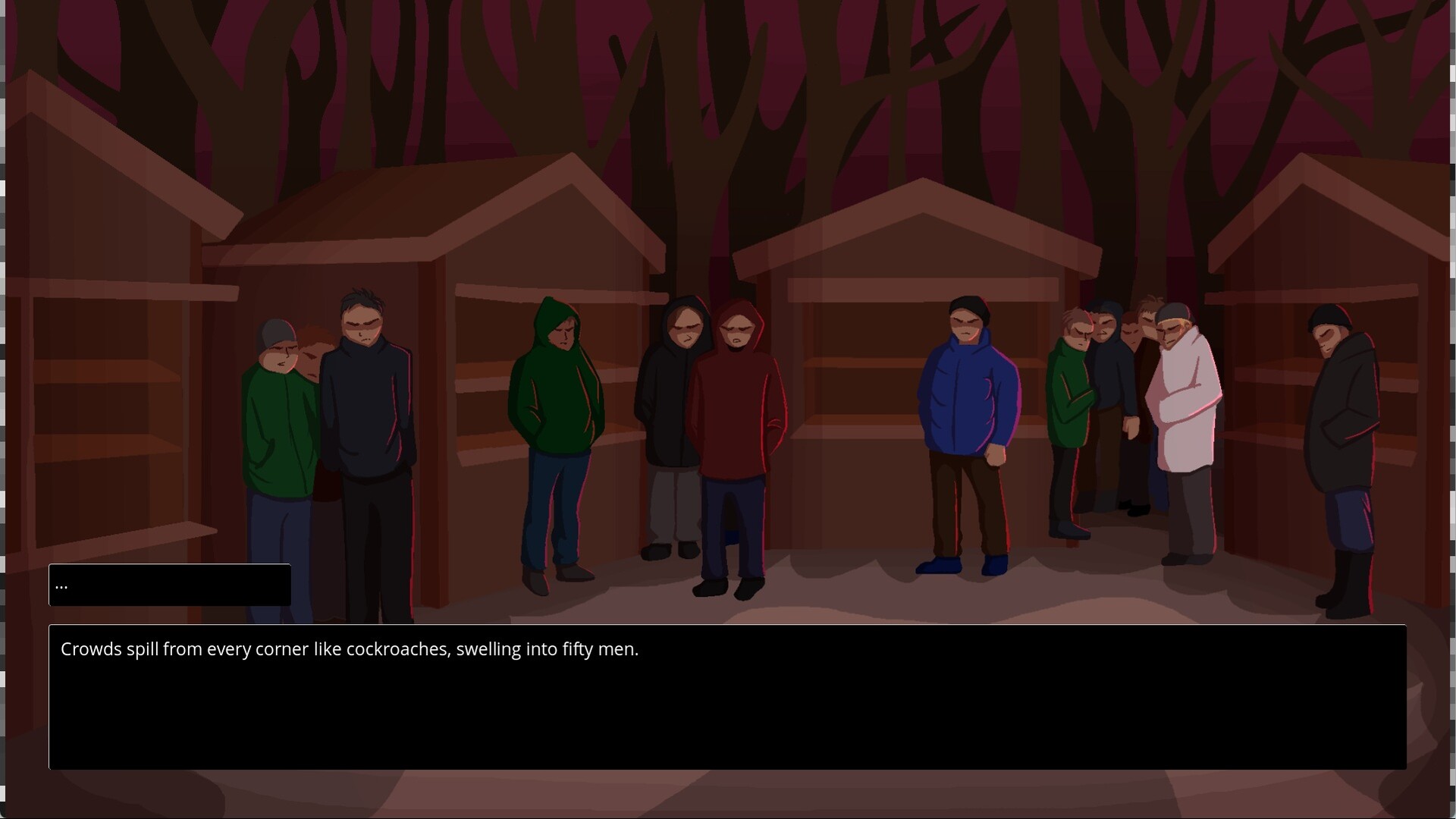Select the speaker name box showing '...'
The width and height of the screenshot is (1456, 819).
(x=168, y=585)
